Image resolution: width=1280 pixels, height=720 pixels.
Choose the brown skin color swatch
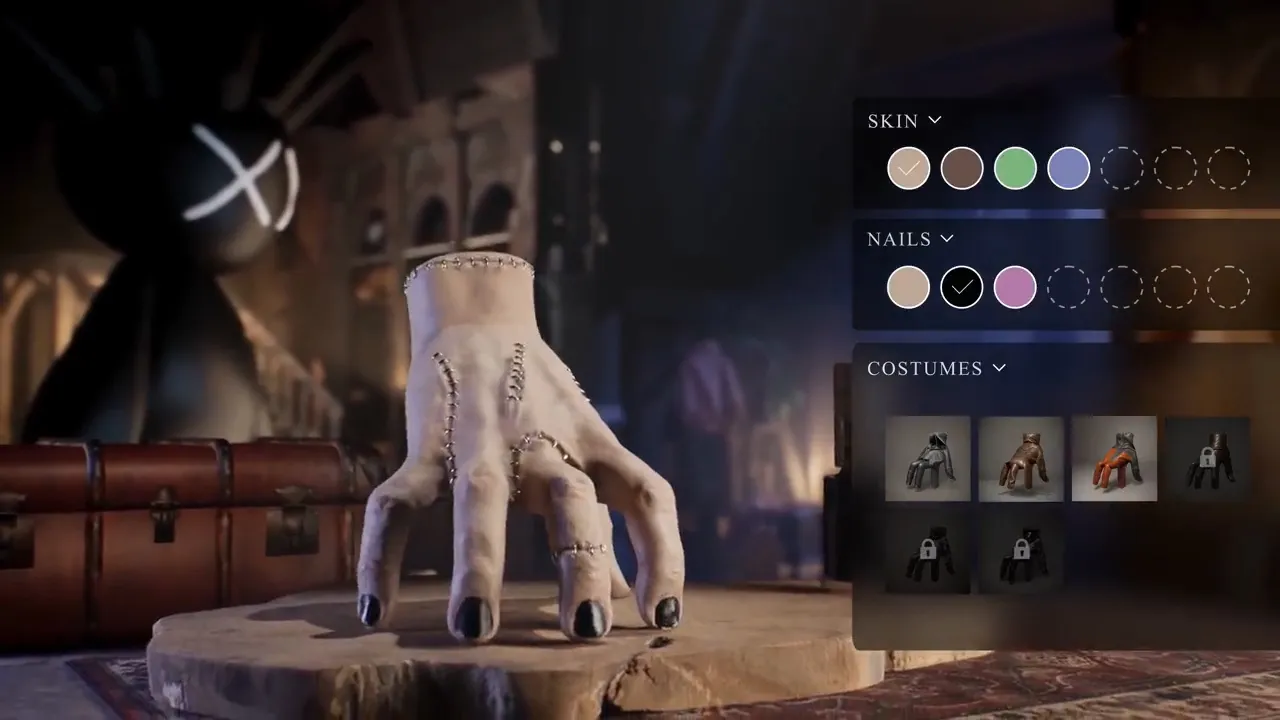click(962, 168)
